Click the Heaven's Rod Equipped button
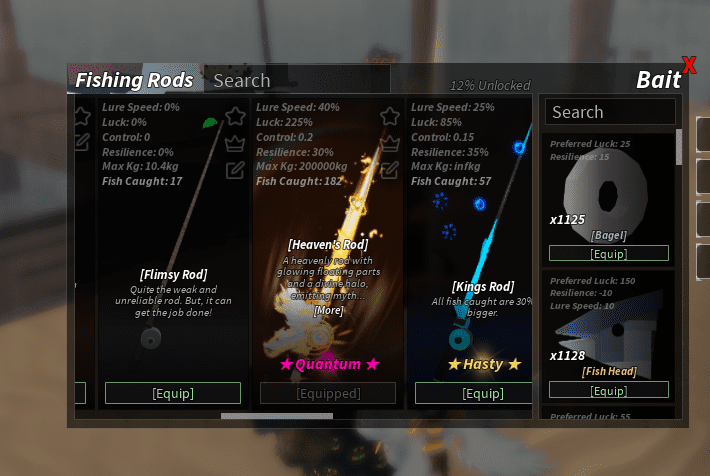 [327, 393]
